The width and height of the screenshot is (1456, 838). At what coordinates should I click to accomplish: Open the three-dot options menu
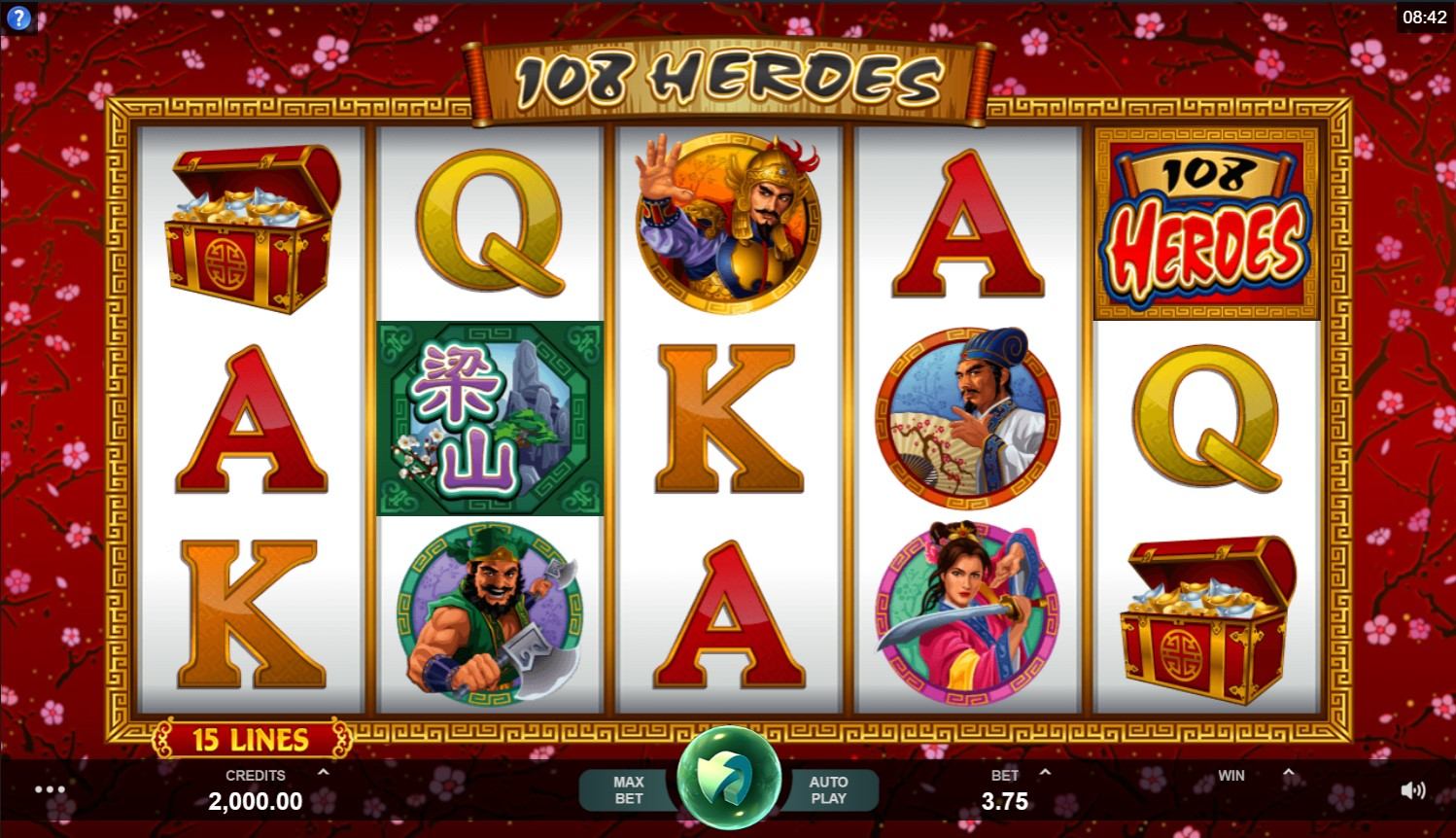click(50, 789)
